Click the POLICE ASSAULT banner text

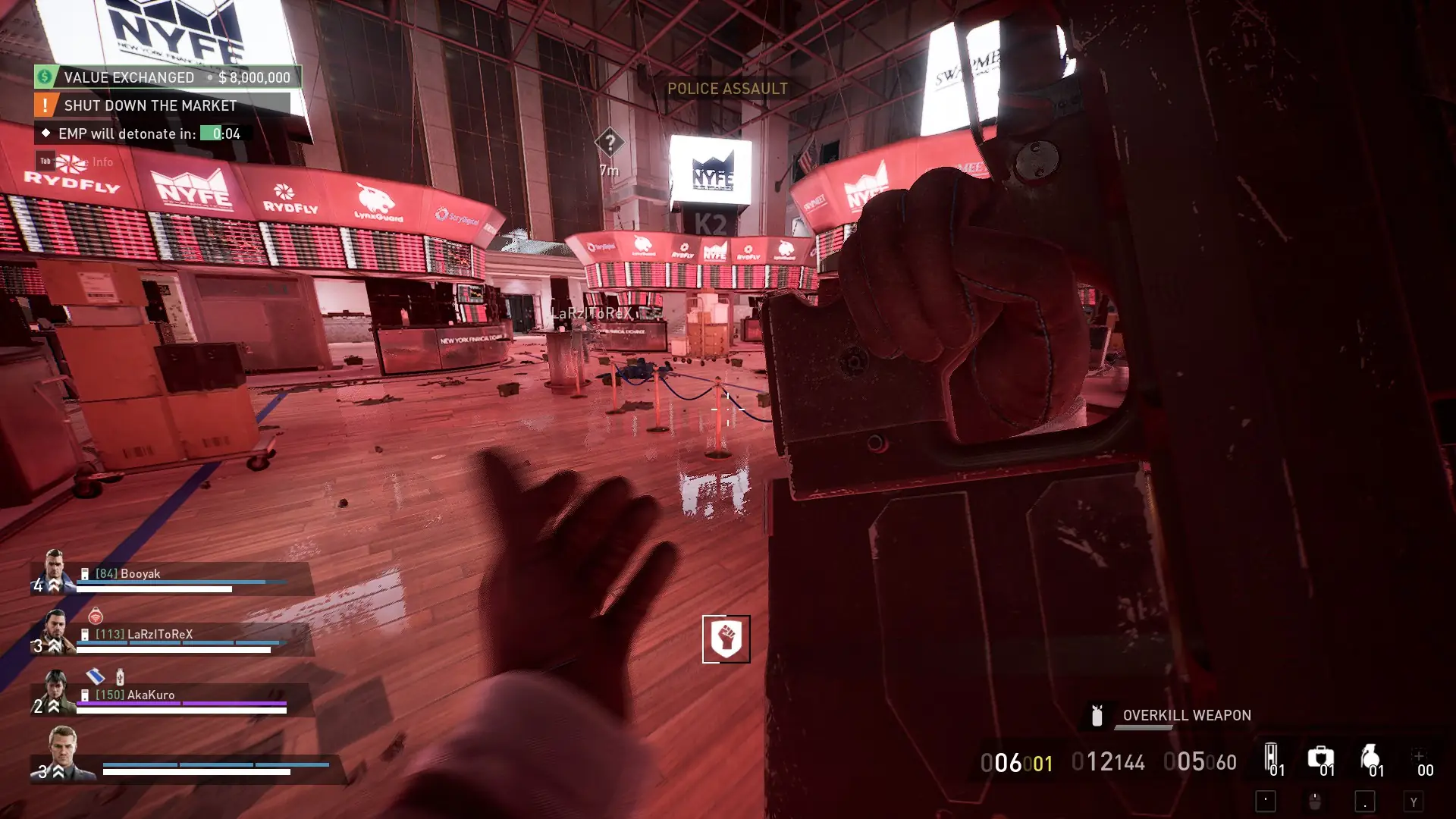click(x=726, y=88)
